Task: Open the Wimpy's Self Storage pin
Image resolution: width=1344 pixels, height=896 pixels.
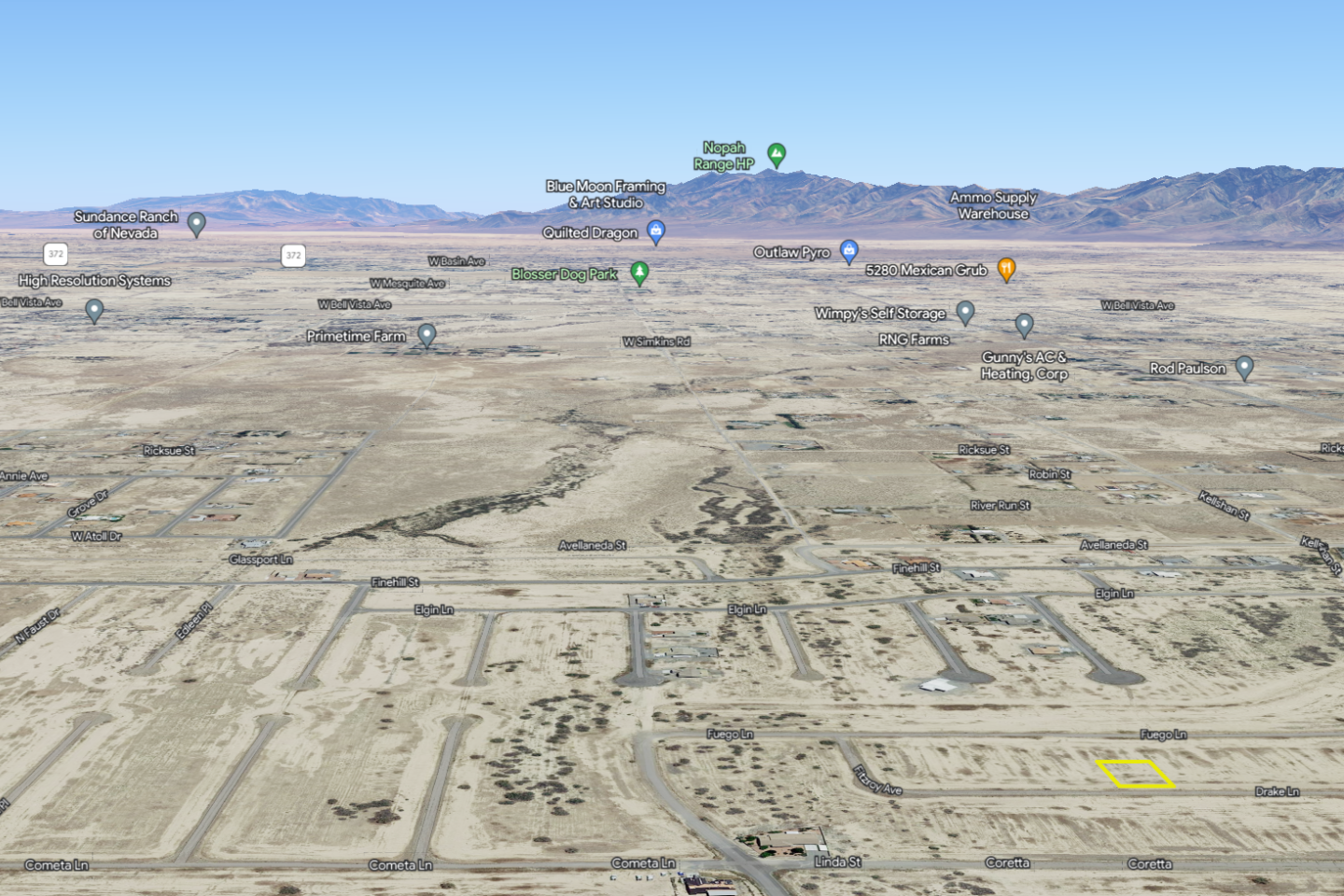Action: [966, 312]
